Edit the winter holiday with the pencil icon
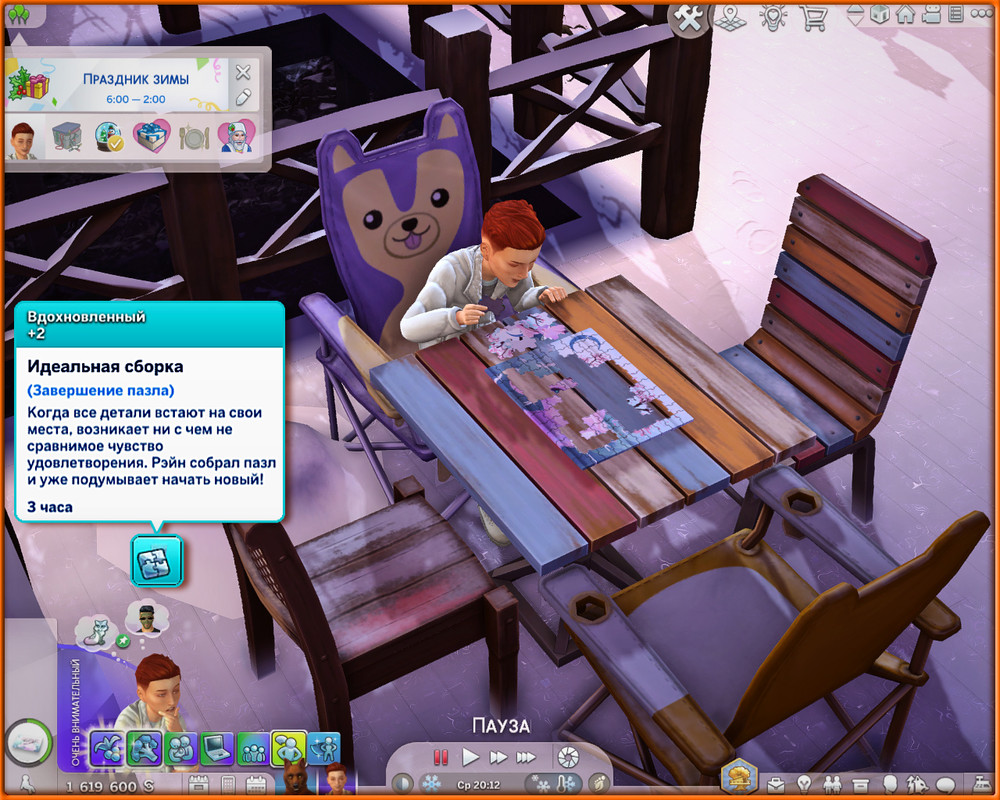Image resolution: width=1000 pixels, height=800 pixels. (243, 97)
